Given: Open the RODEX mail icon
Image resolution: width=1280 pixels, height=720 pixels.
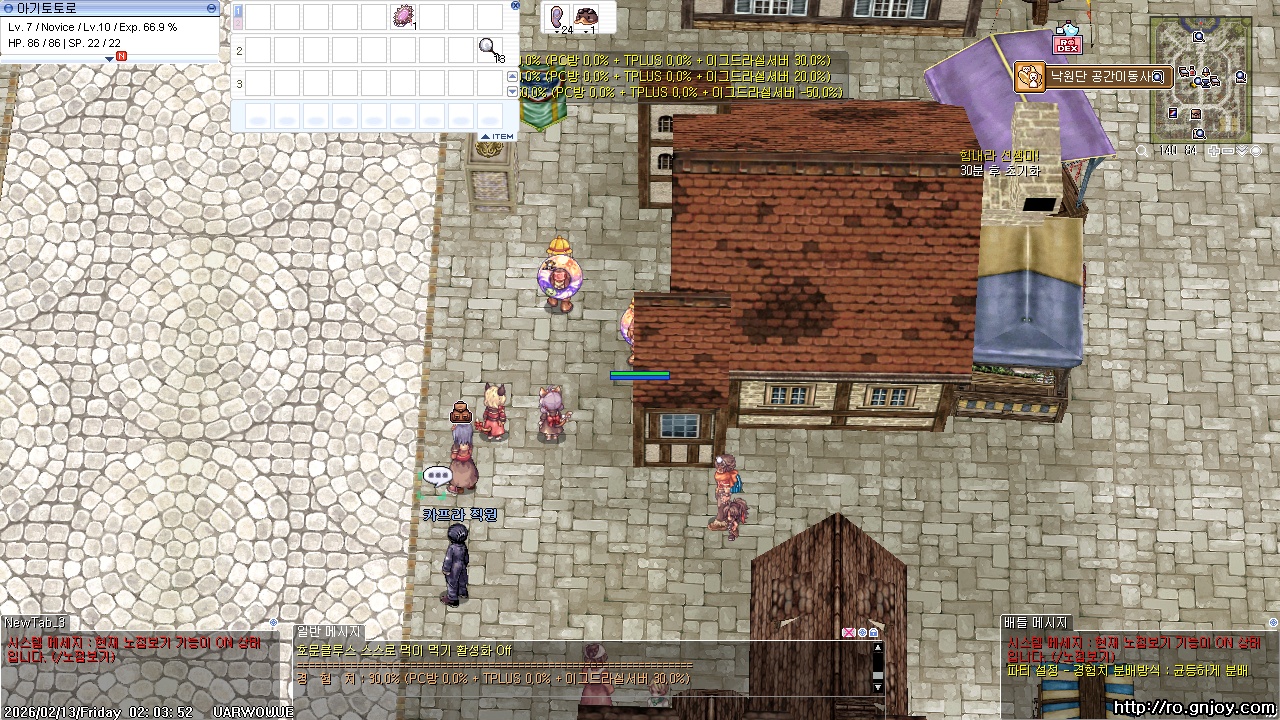Looking at the screenshot, I should coord(1067,44).
